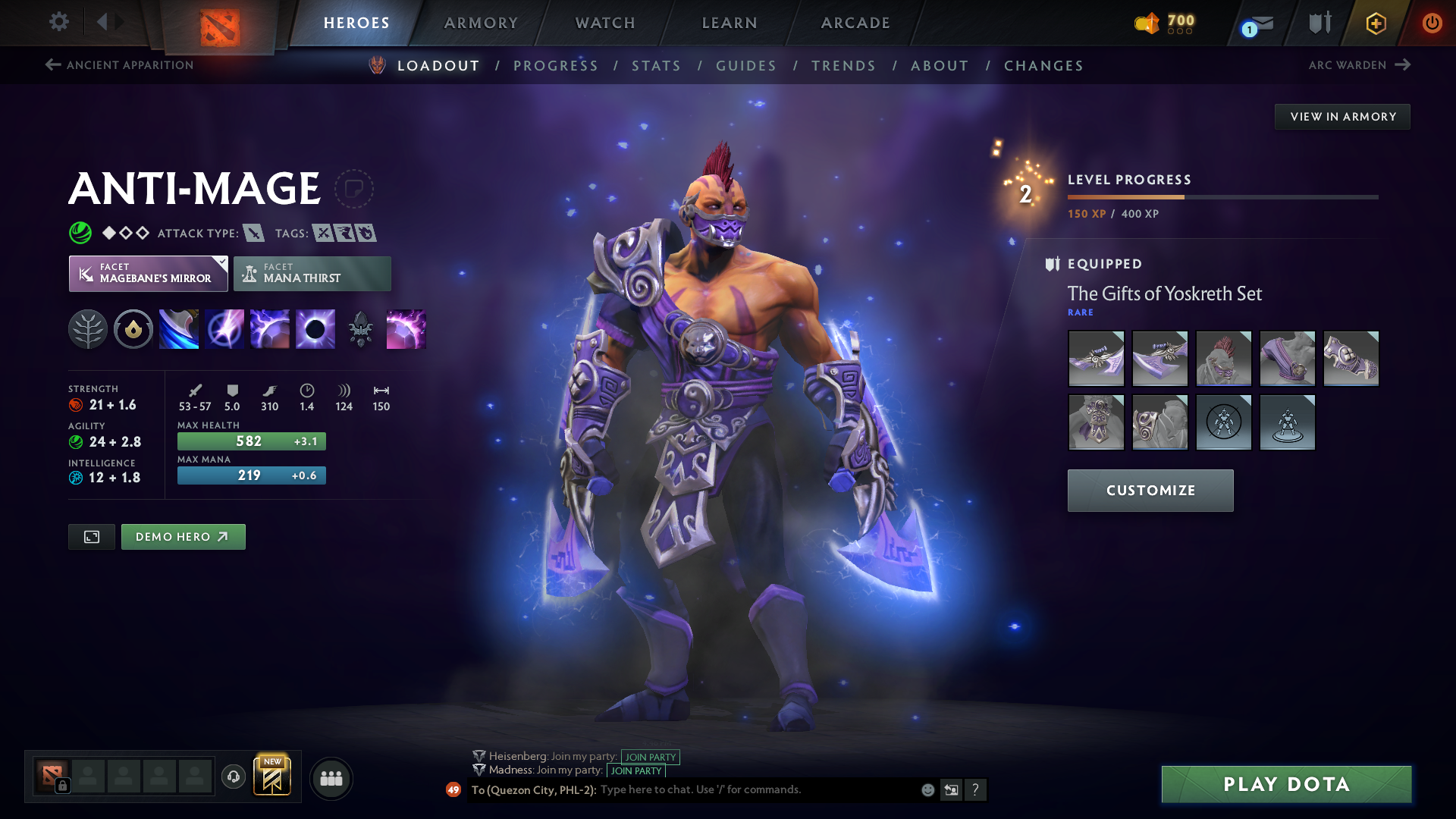The width and height of the screenshot is (1456, 819).
Task: Open the NEW treasure chest icon
Action: [273, 775]
